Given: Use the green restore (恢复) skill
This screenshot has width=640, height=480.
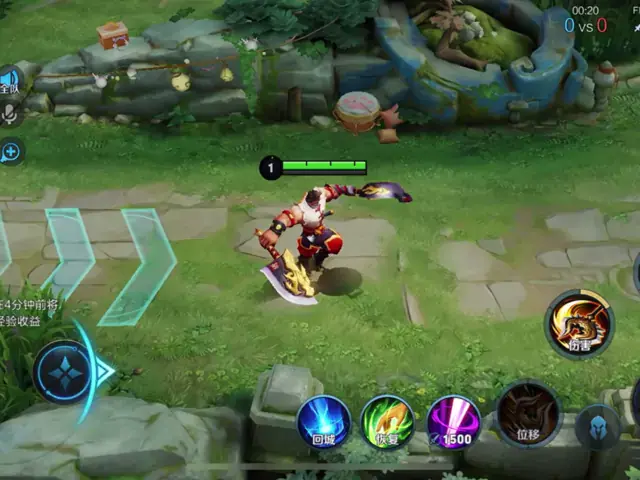Looking at the screenshot, I should click(x=387, y=421).
